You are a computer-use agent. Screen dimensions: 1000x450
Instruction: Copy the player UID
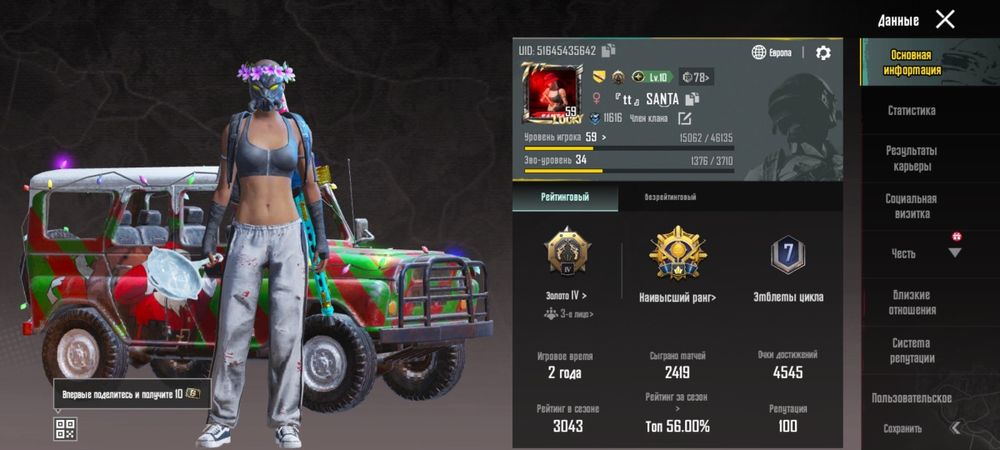pyautogui.click(x=609, y=51)
